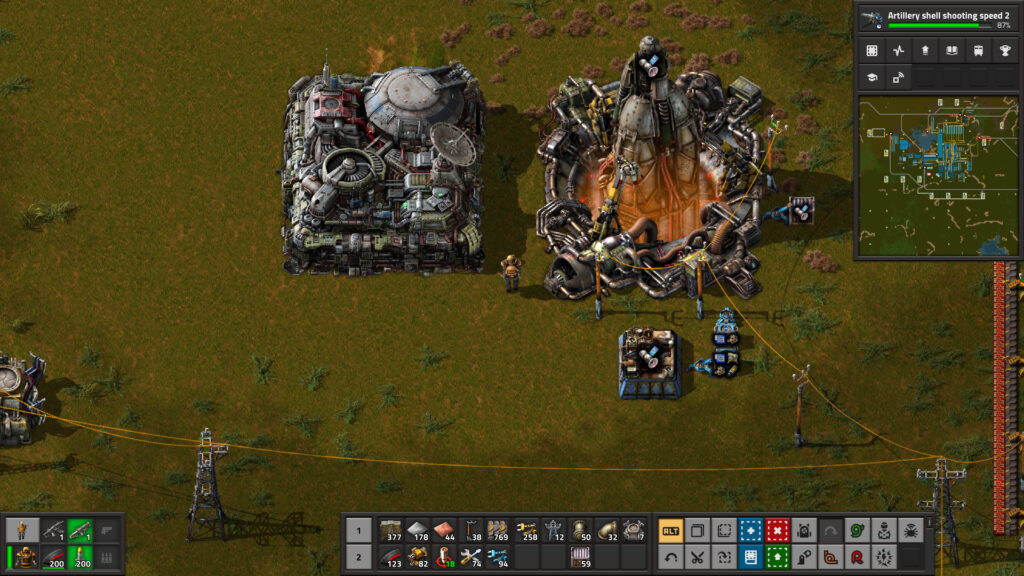The image size is (1024, 576).
Task: Click the minimap
Action: [938, 177]
